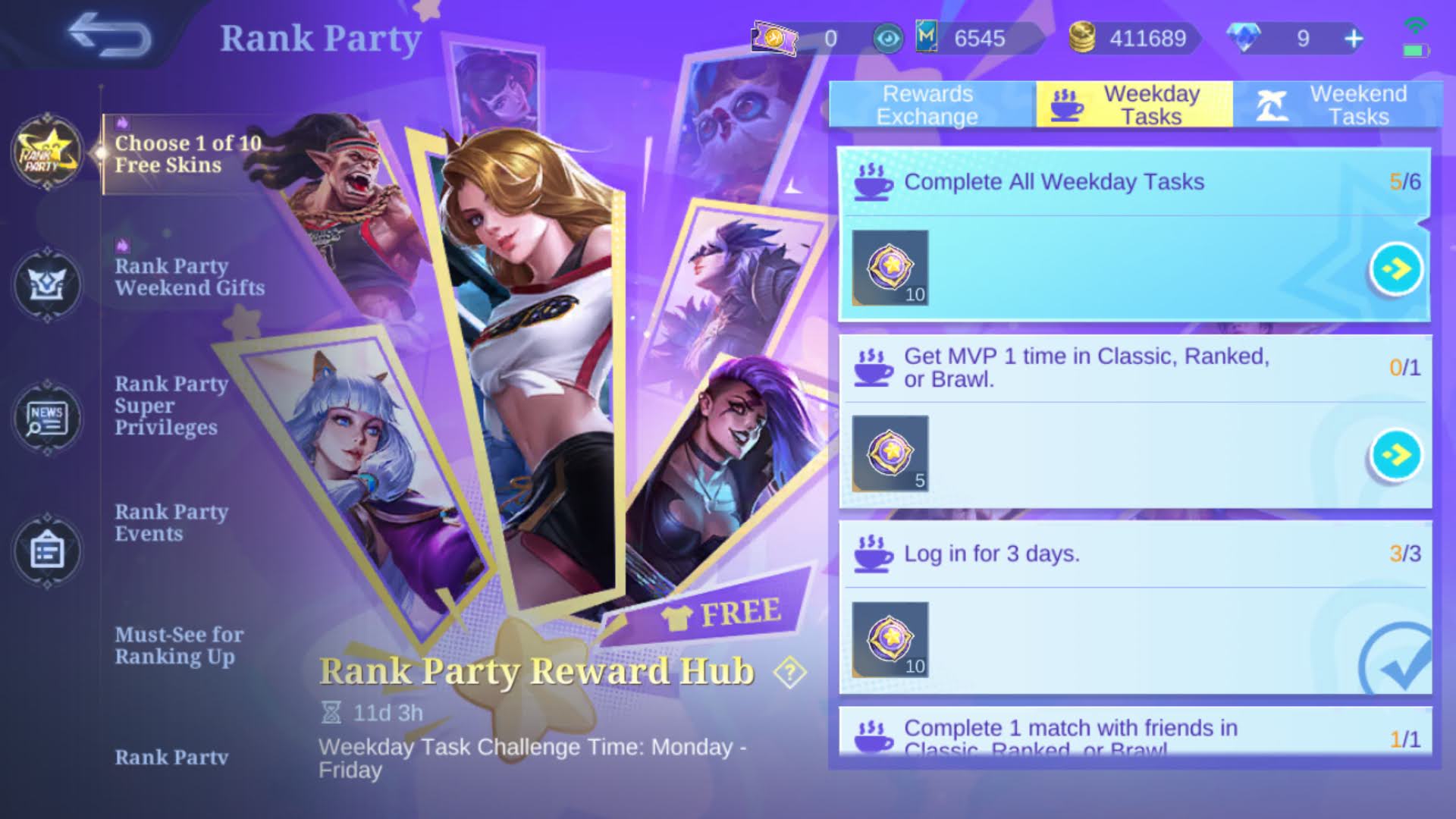The height and width of the screenshot is (819, 1456).
Task: Open the events clipboard icon in sidebar
Action: [47, 551]
